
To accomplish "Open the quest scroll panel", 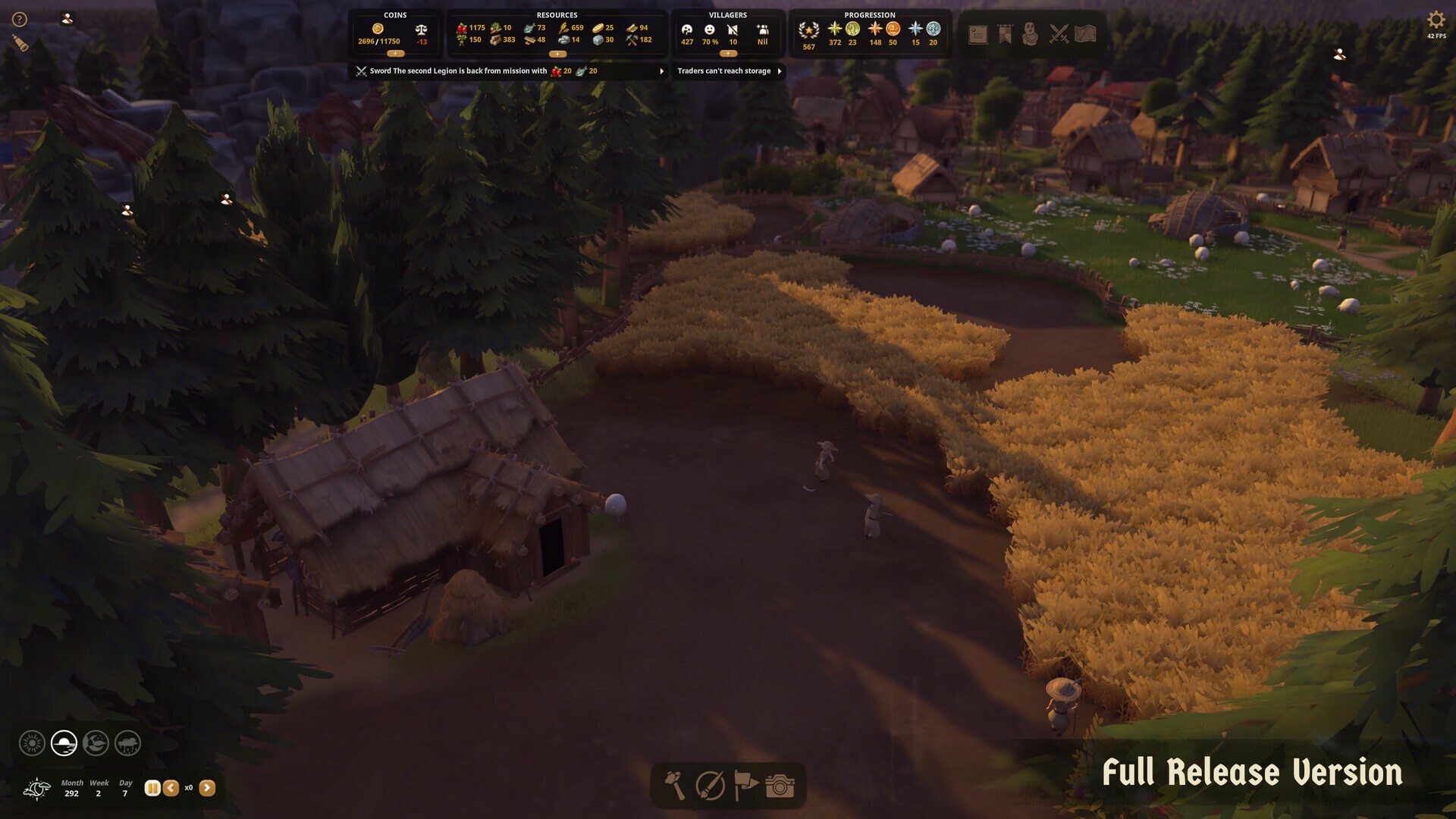I will (977, 34).
